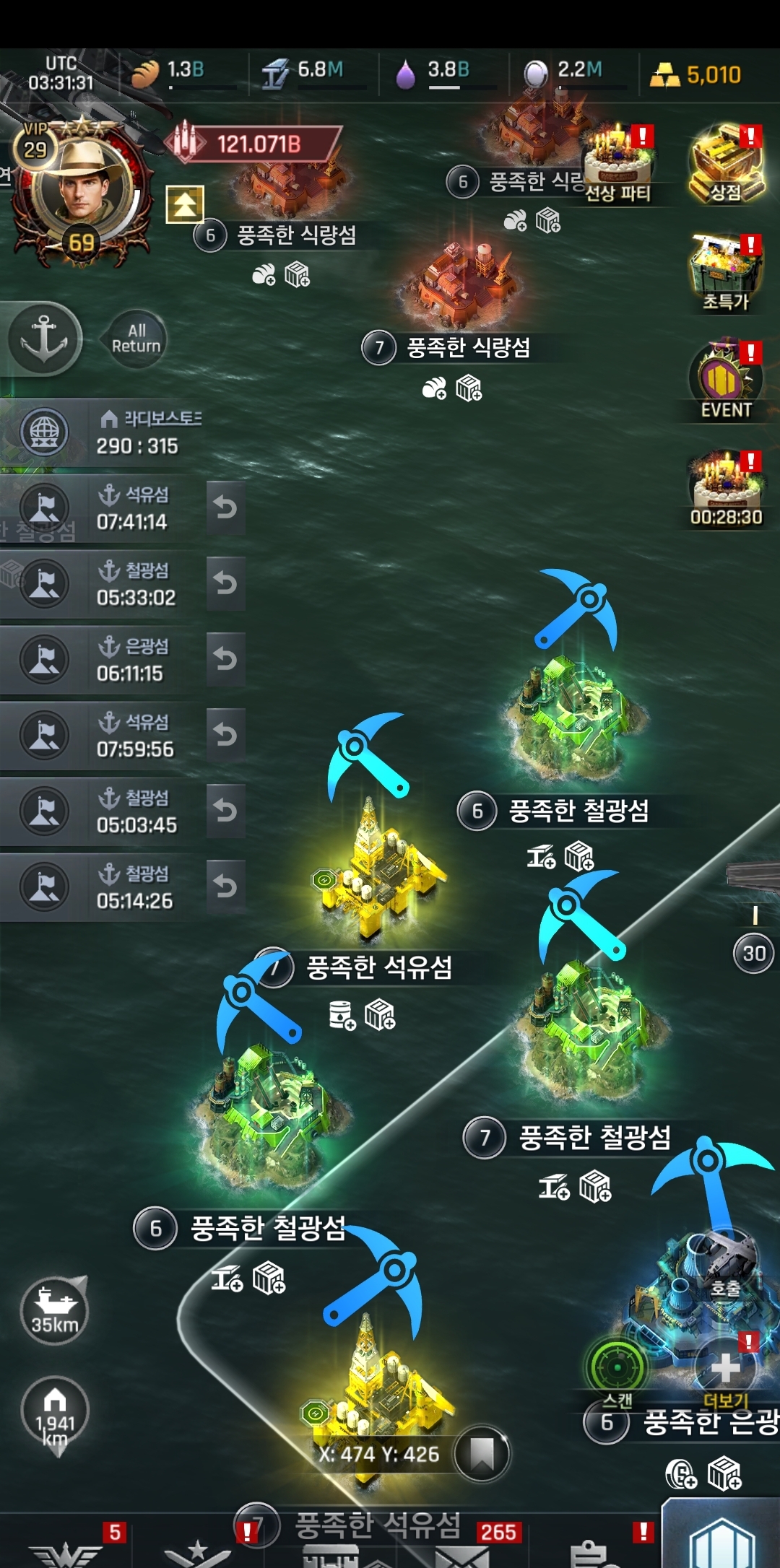Click the yellow upgrade arrow icon
Screen dimensions: 780x1568
(185, 204)
